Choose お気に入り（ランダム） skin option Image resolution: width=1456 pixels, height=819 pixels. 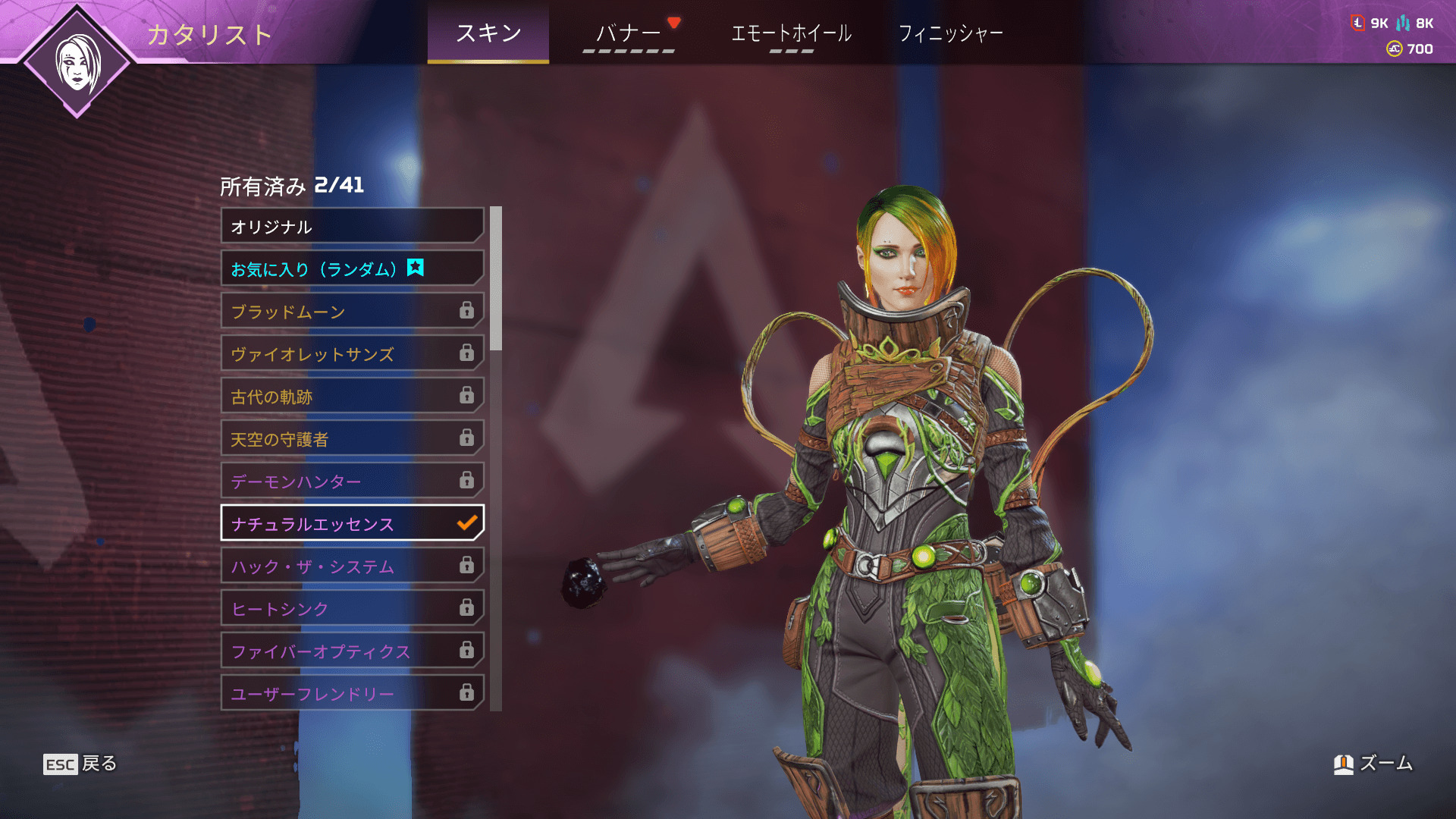(352, 268)
